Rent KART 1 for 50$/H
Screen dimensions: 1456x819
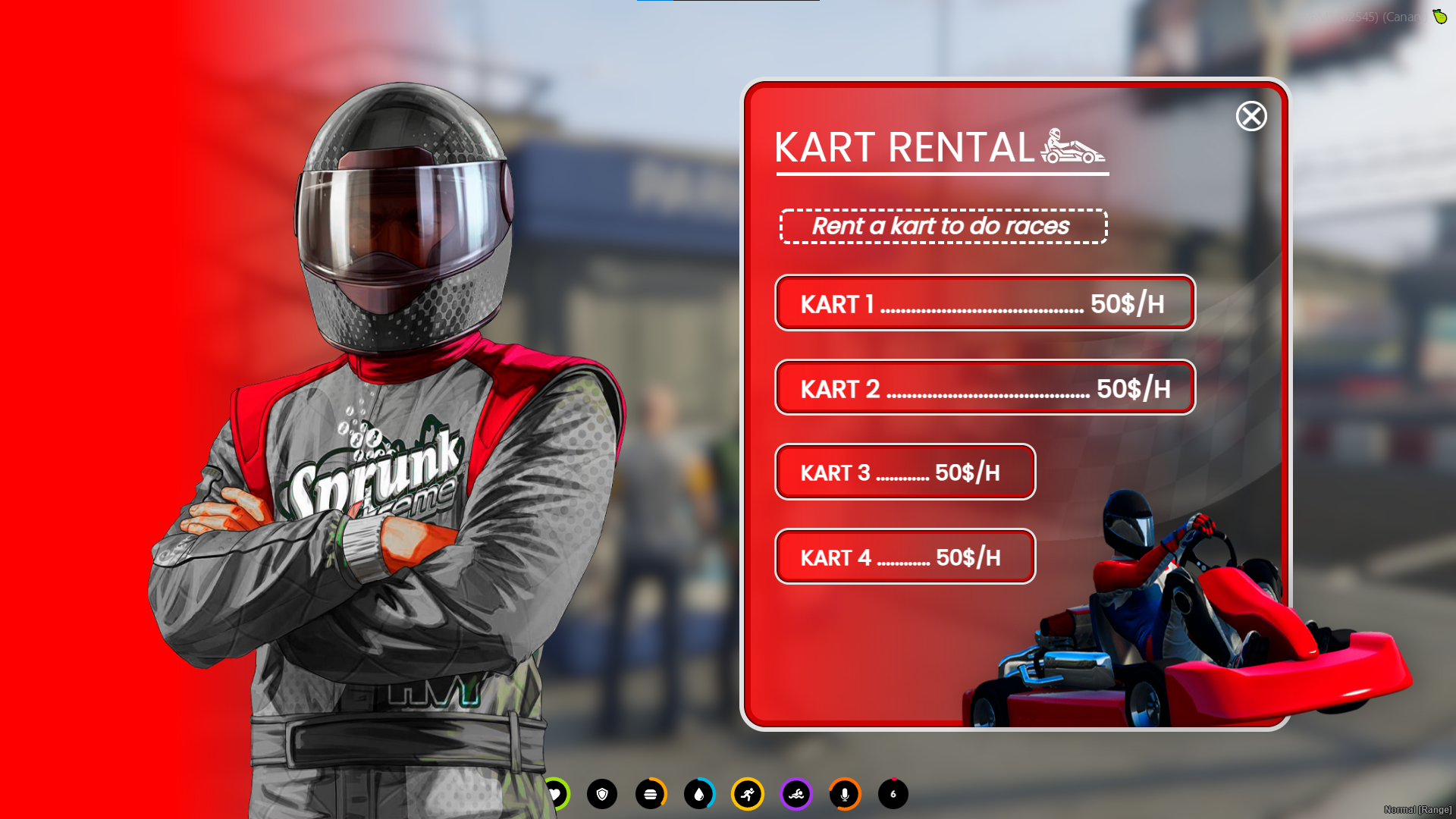[x=984, y=303]
